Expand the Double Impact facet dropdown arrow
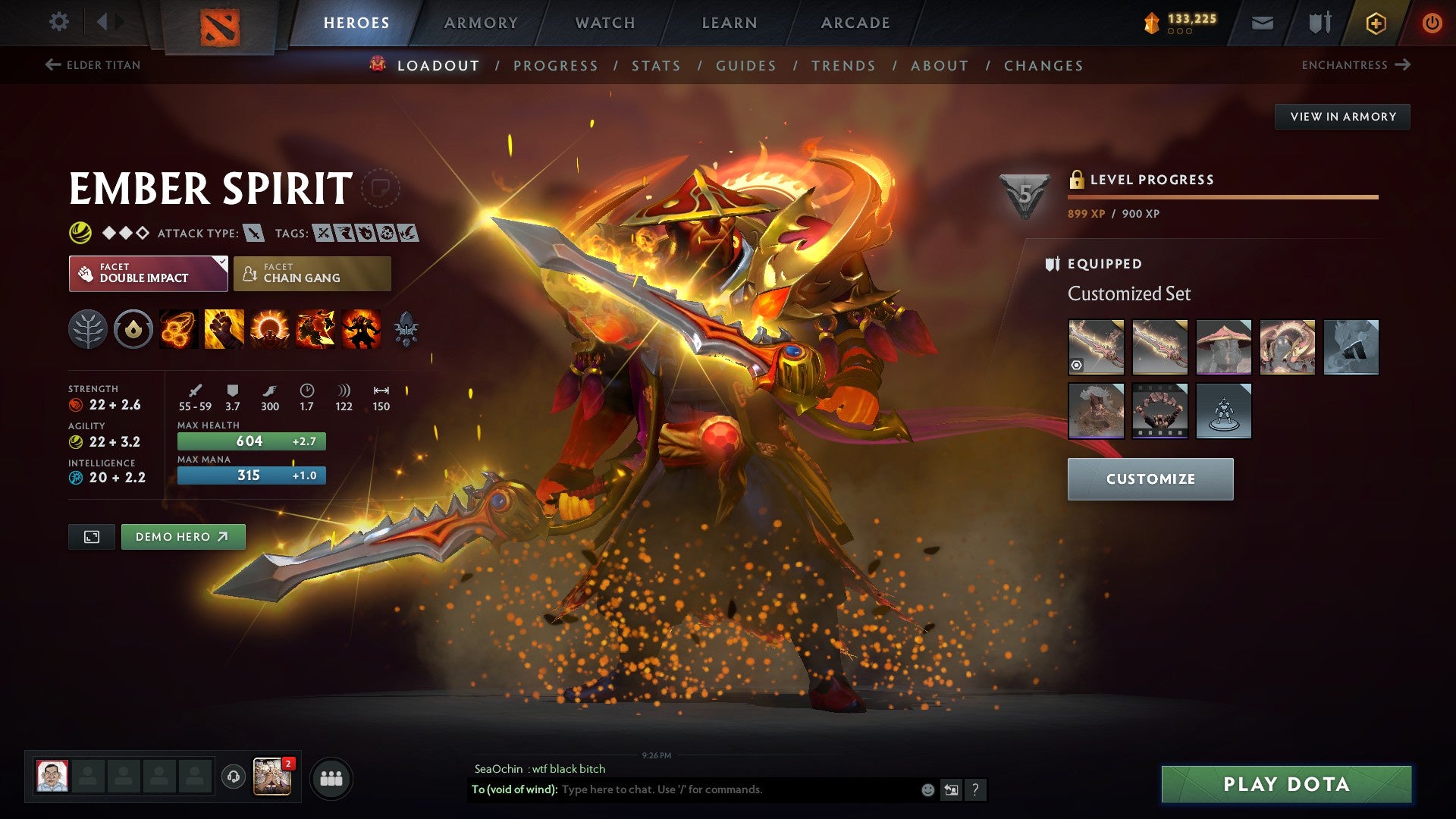1456x819 pixels. (x=221, y=264)
